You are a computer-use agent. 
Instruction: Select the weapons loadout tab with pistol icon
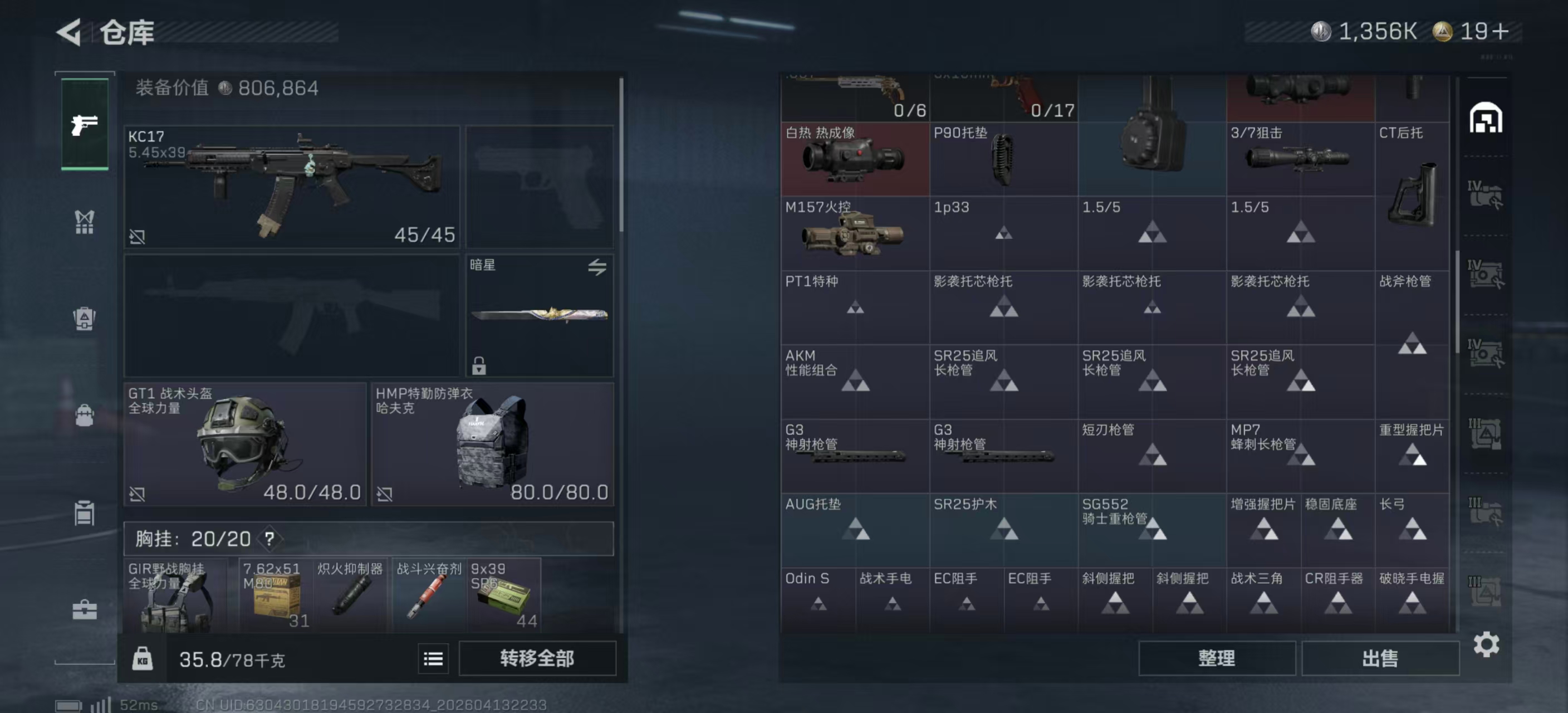coord(84,122)
